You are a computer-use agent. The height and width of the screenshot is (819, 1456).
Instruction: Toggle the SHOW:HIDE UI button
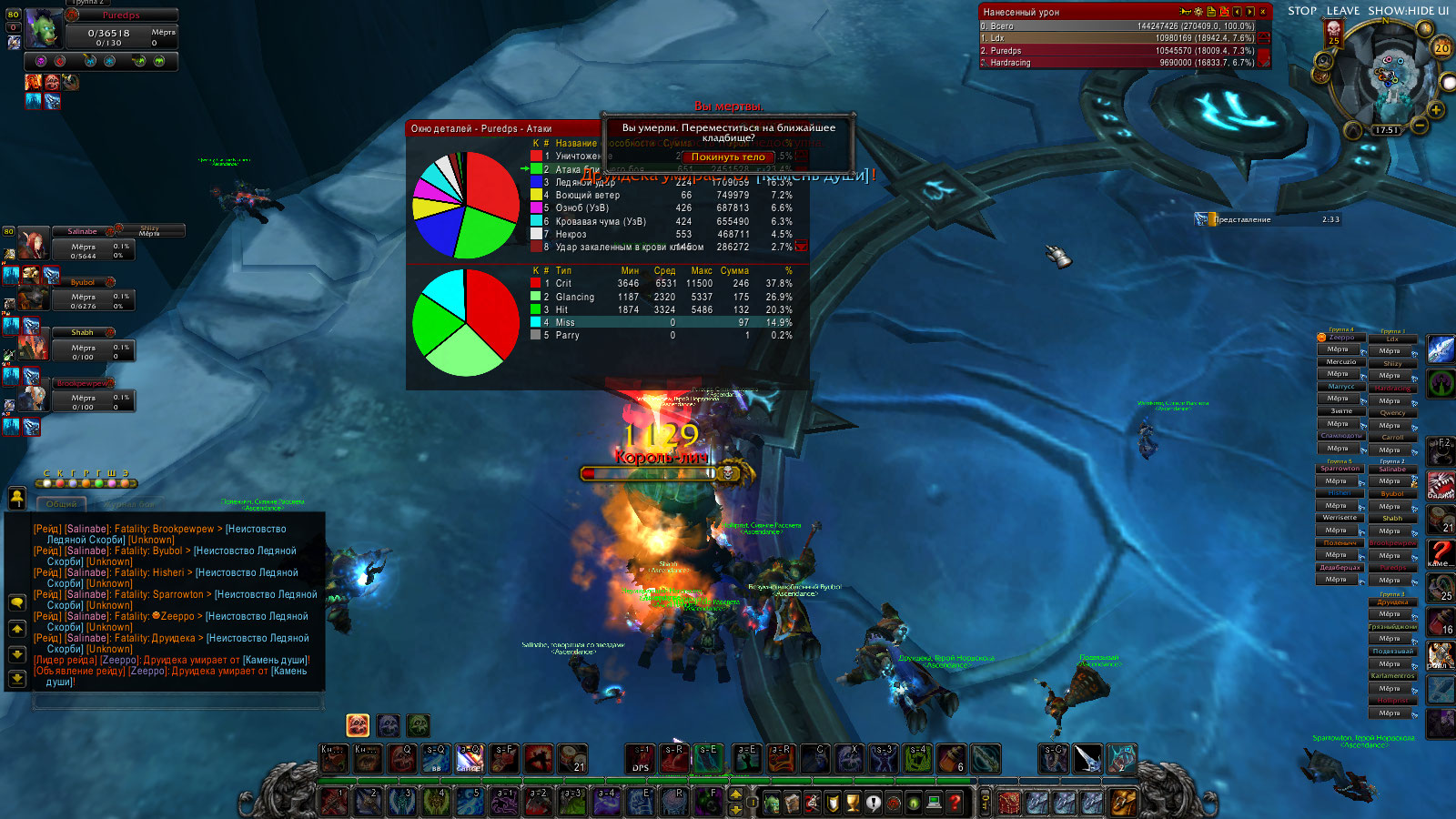click(x=1408, y=11)
